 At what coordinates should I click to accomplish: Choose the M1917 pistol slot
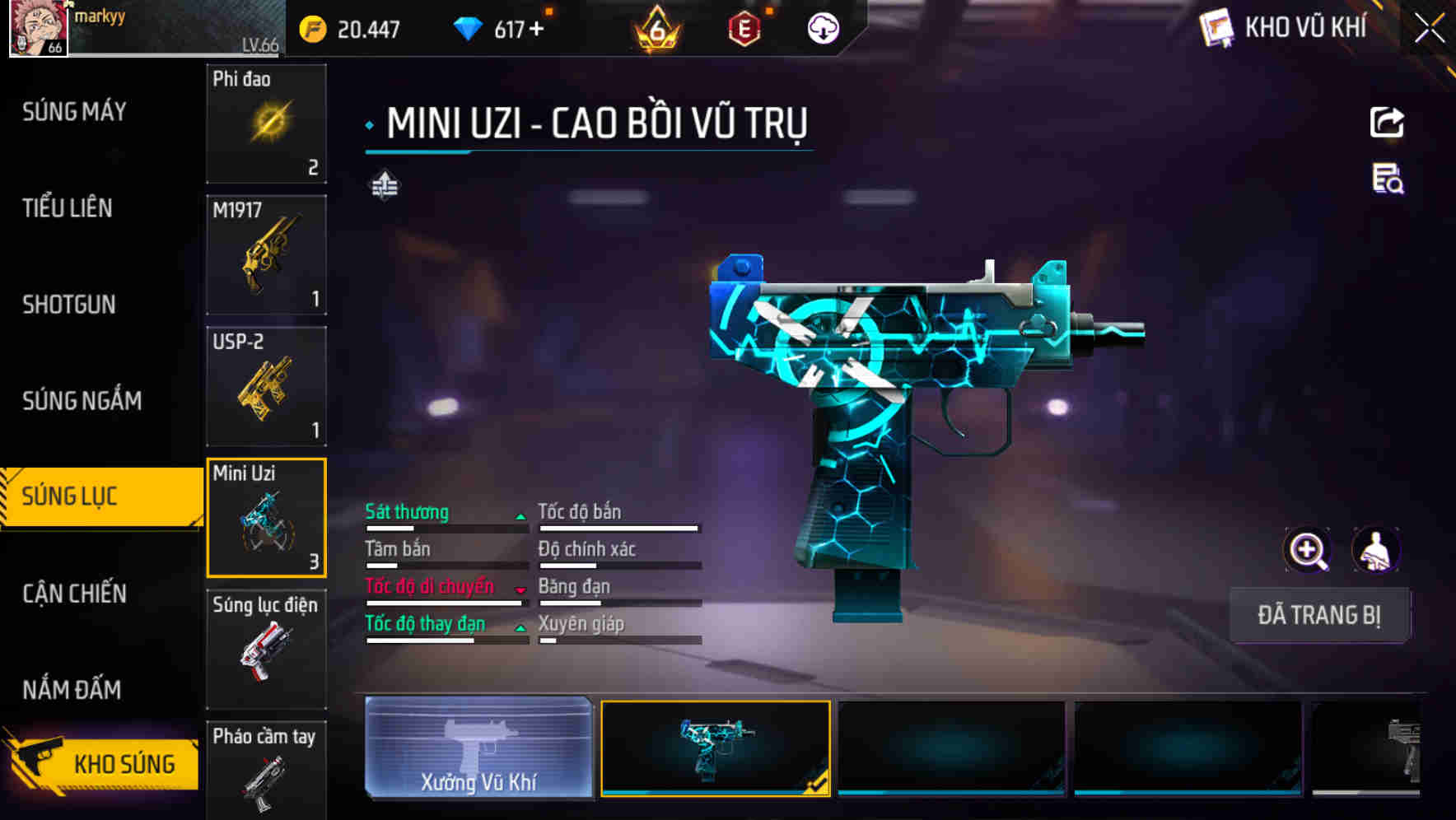pos(266,255)
